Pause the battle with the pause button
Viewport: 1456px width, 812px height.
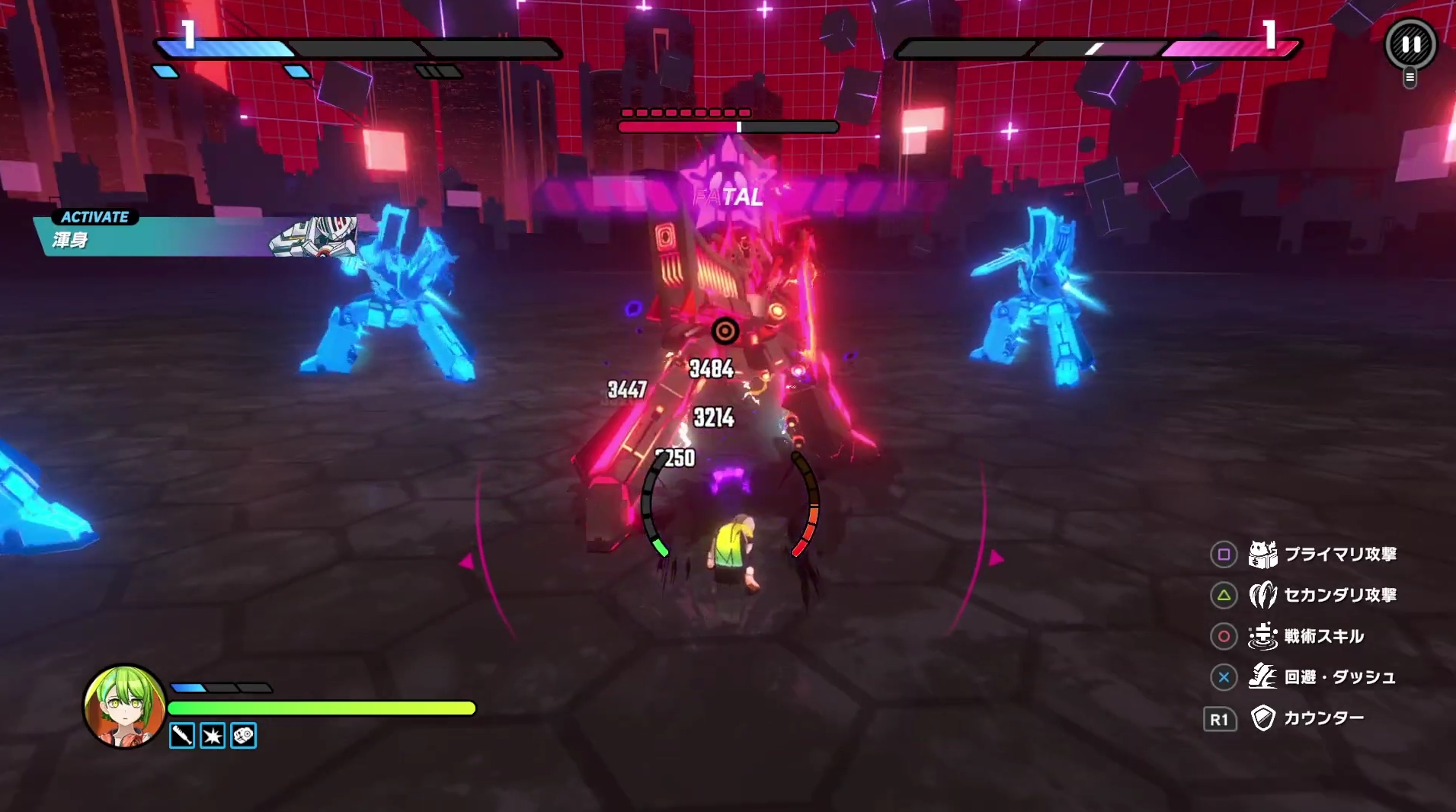coord(1410,44)
